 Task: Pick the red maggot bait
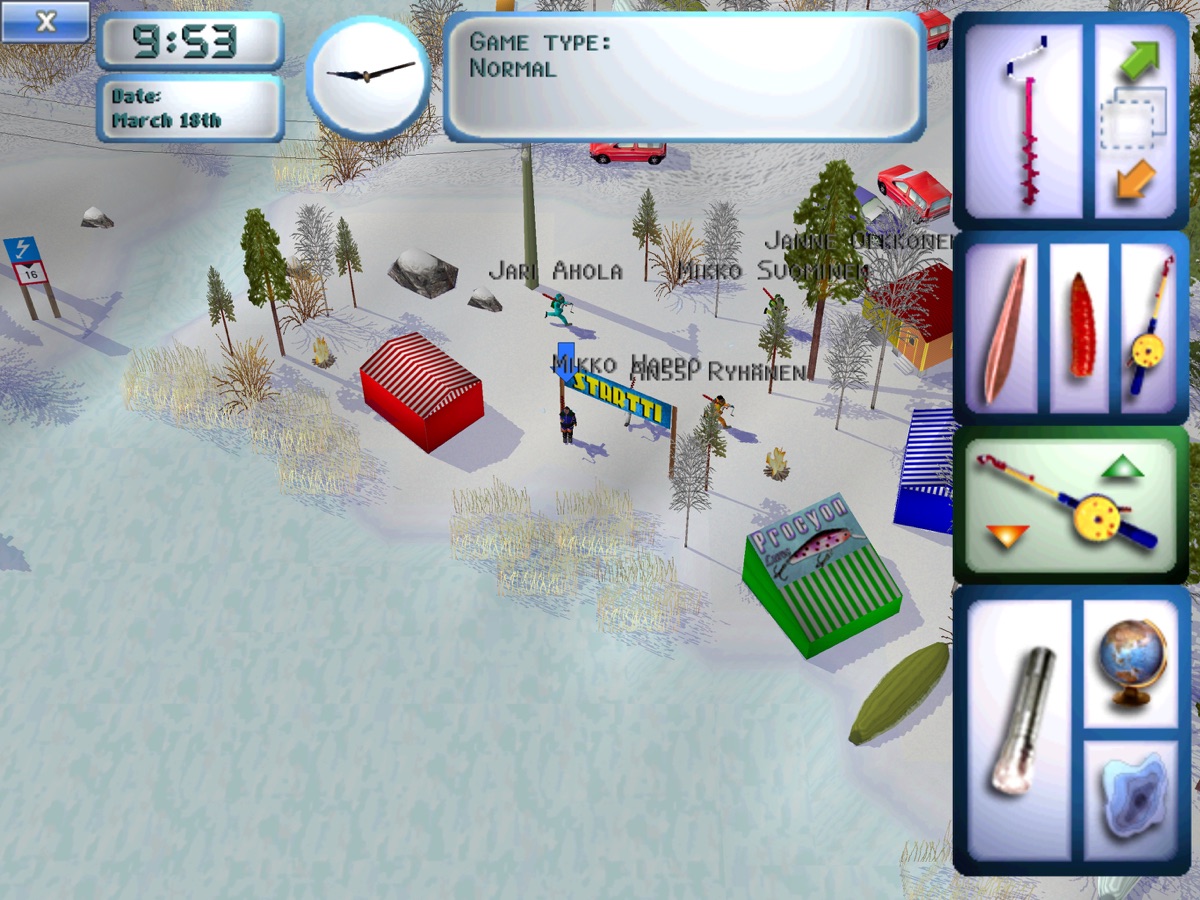tap(1081, 326)
